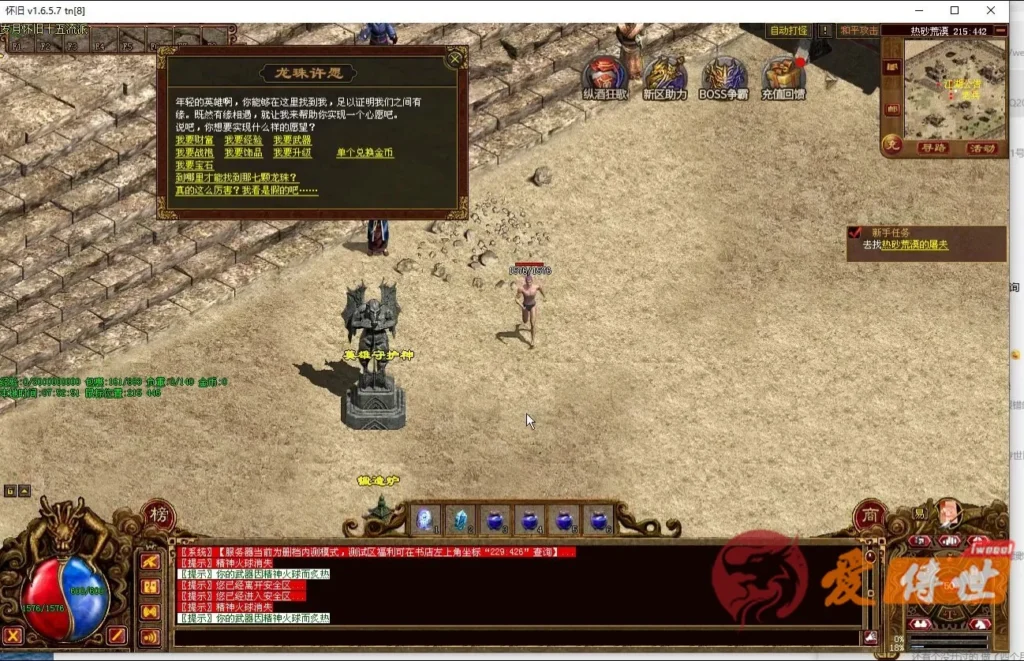Open the 活动 events button under minimap
This screenshot has height=661, width=1024.
coord(981,148)
